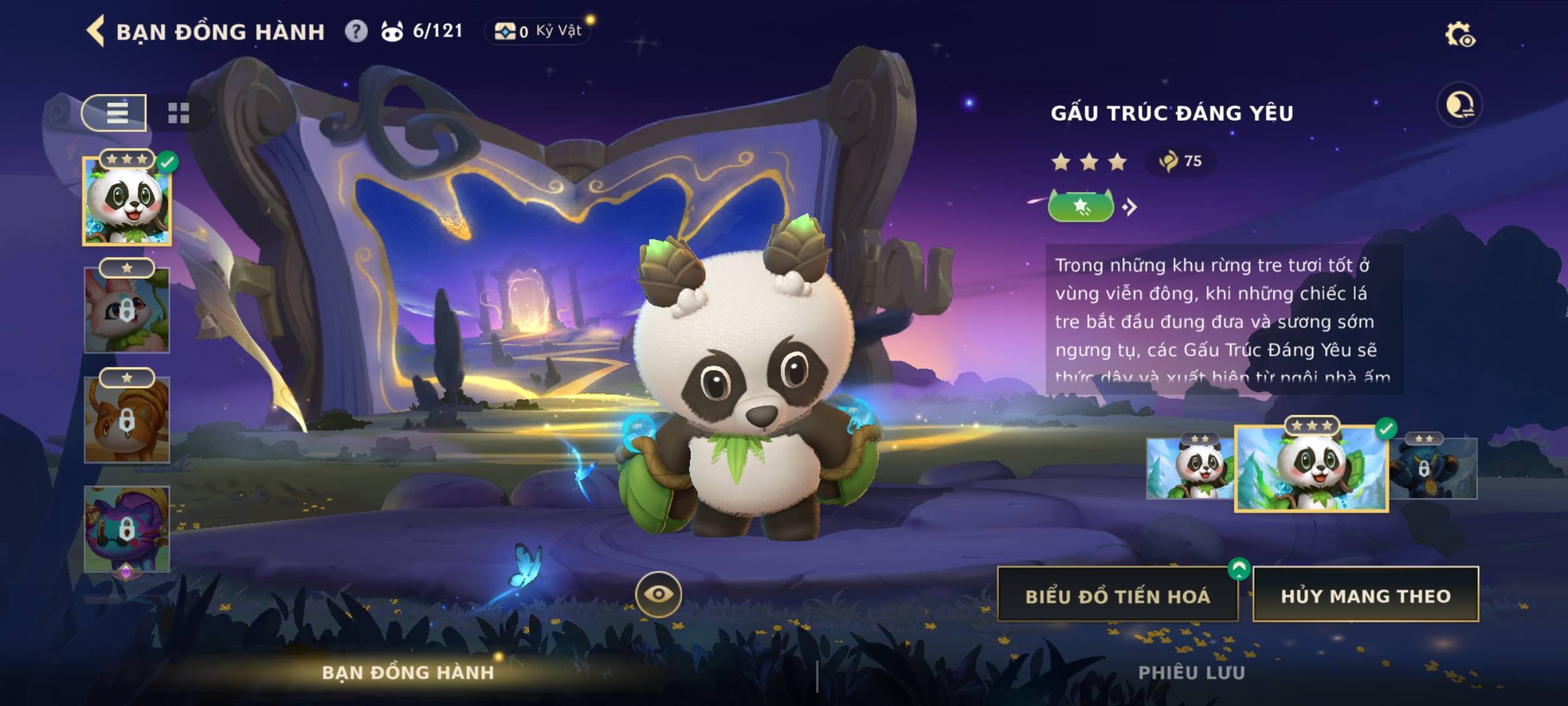The height and width of the screenshot is (706, 1568).
Task: Select the locked purple creature companion
Action: (x=127, y=529)
